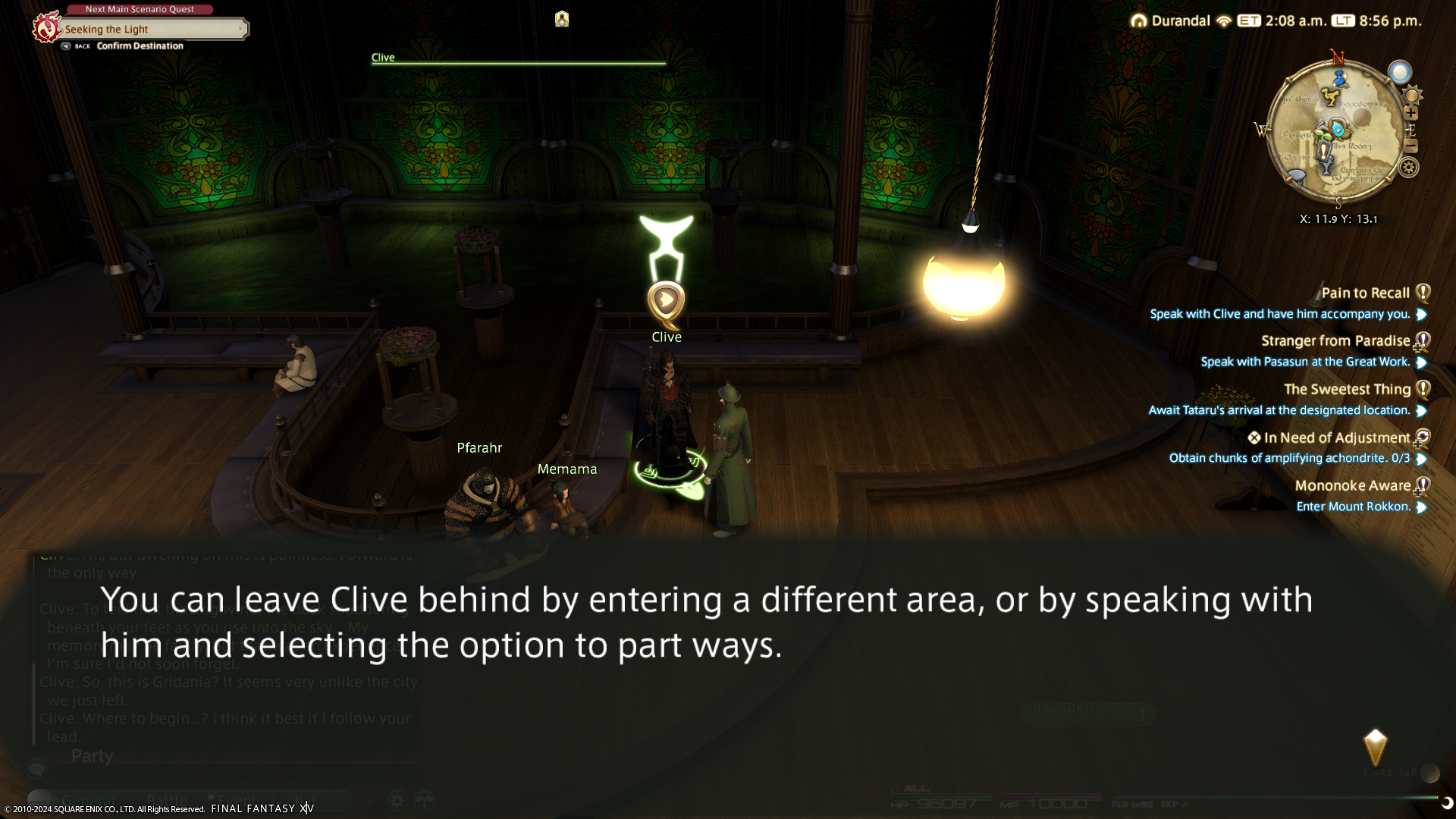Click the golden crystal icon in corner
Screen dimensions: 1456x819
click(1375, 747)
